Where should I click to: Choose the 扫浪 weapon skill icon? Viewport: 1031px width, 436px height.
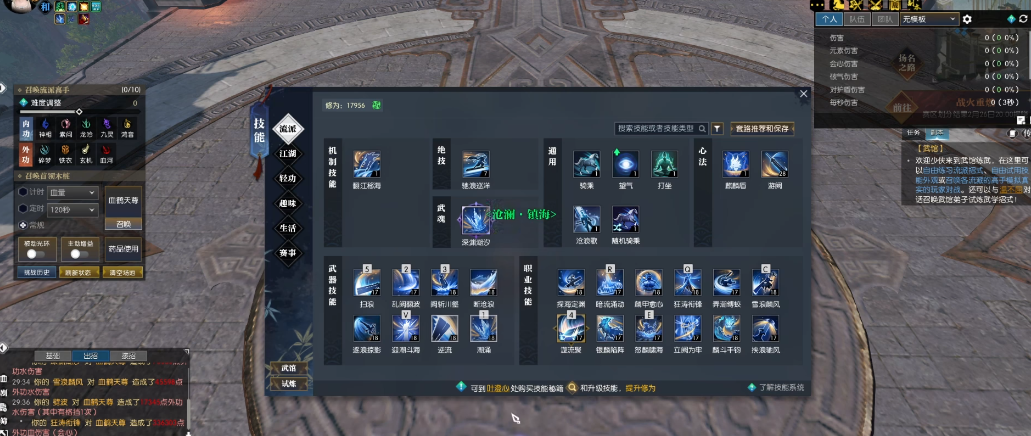click(x=366, y=281)
